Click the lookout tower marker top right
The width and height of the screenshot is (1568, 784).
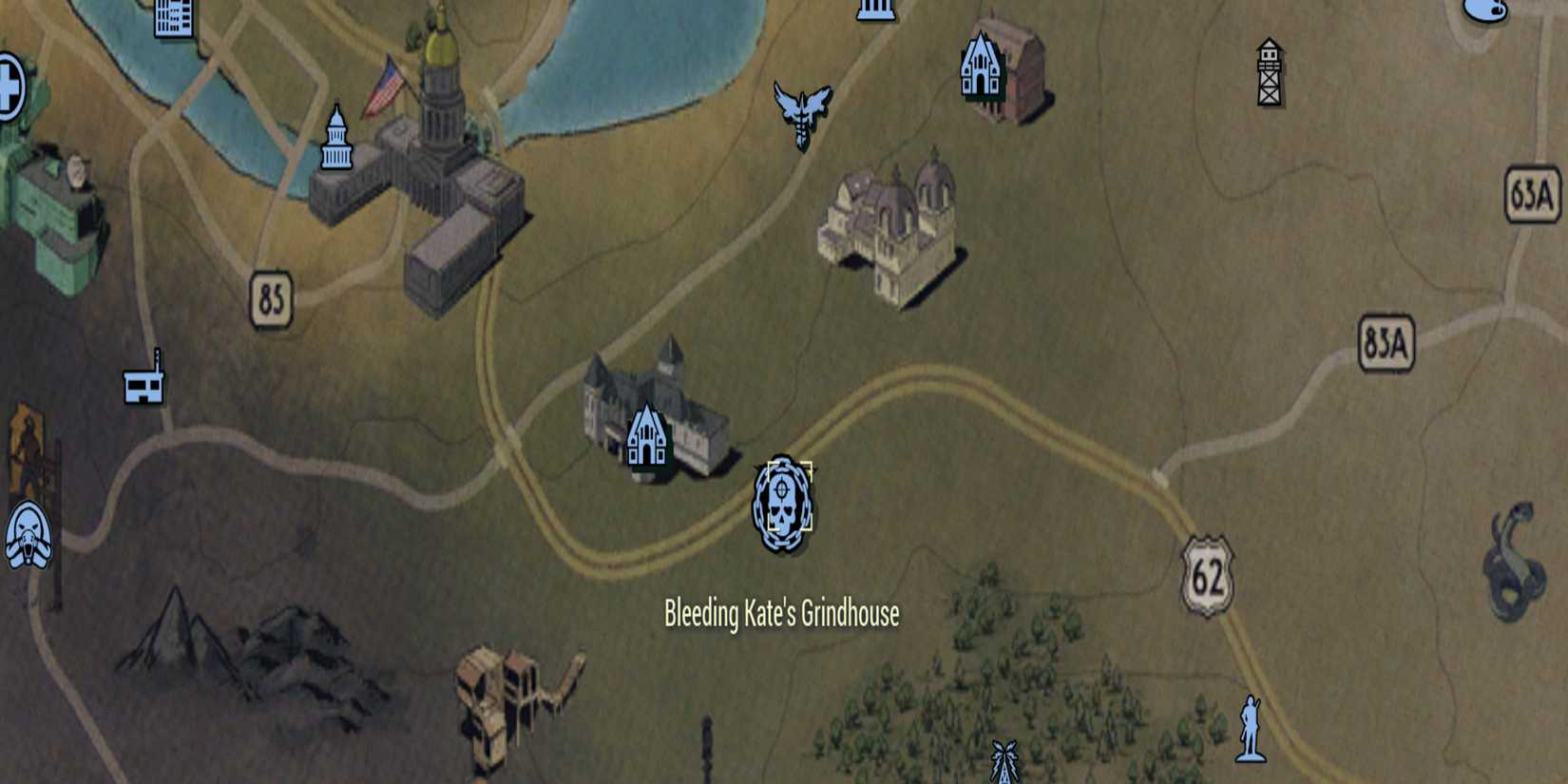pos(1269,71)
